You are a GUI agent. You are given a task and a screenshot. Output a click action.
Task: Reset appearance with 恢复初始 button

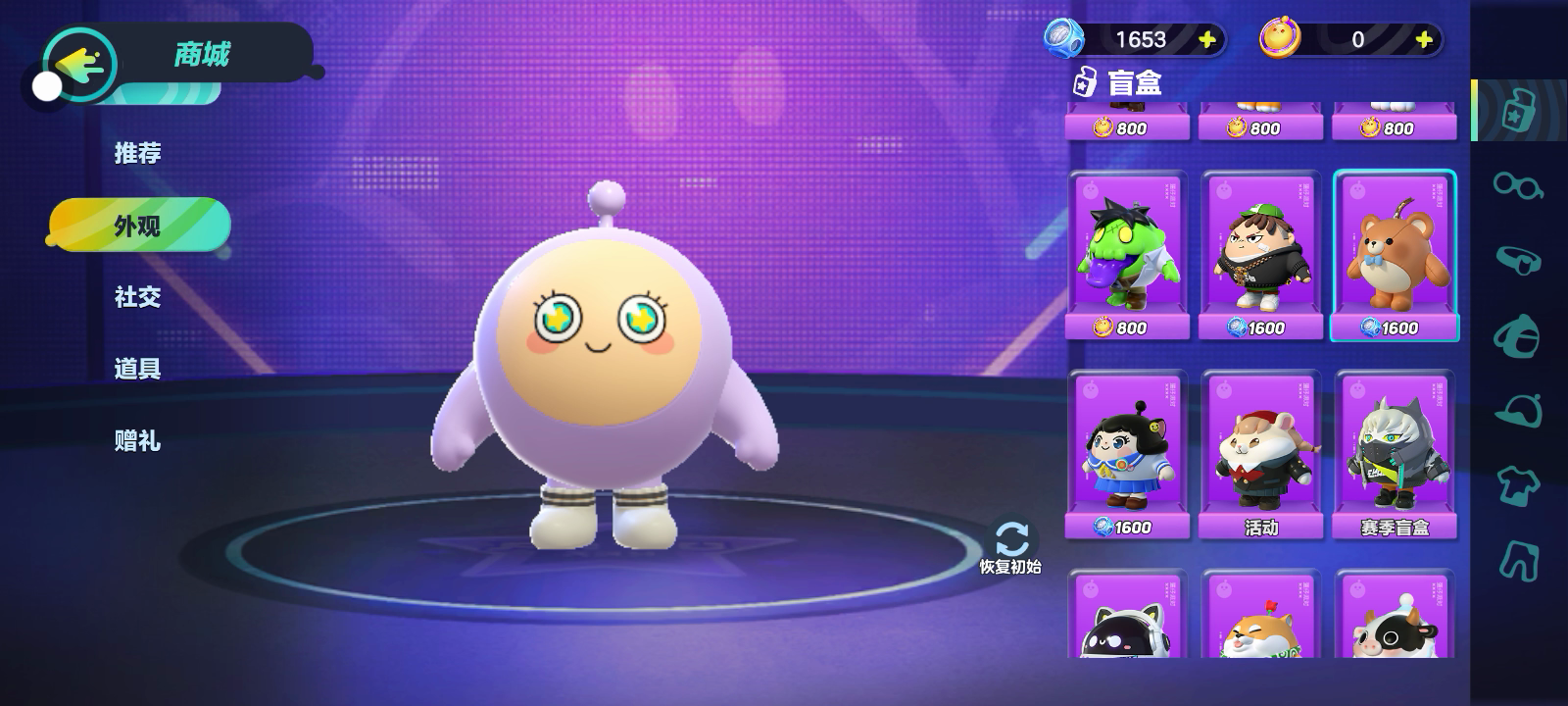[1010, 545]
